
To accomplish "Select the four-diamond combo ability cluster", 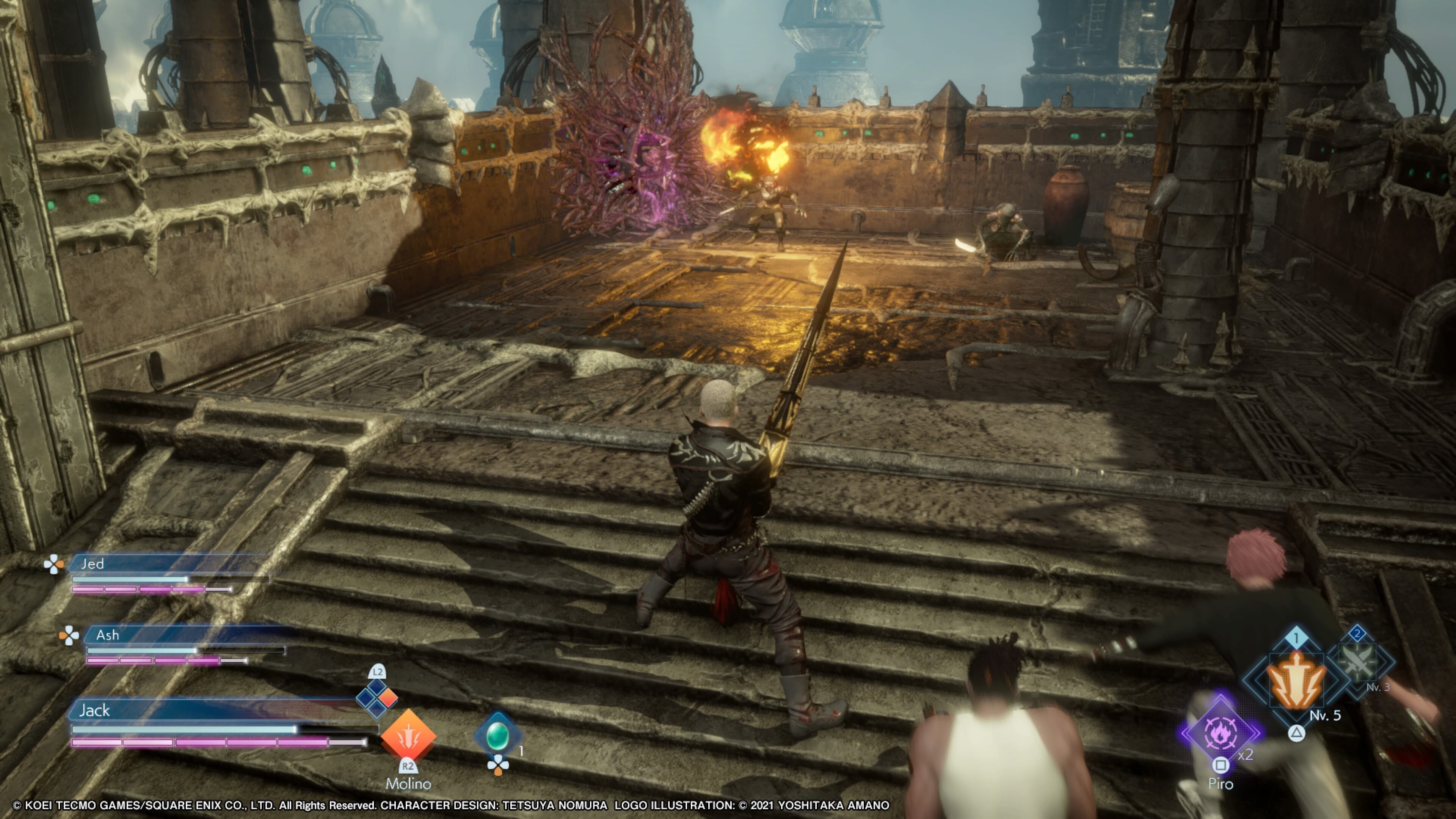I will (377, 698).
